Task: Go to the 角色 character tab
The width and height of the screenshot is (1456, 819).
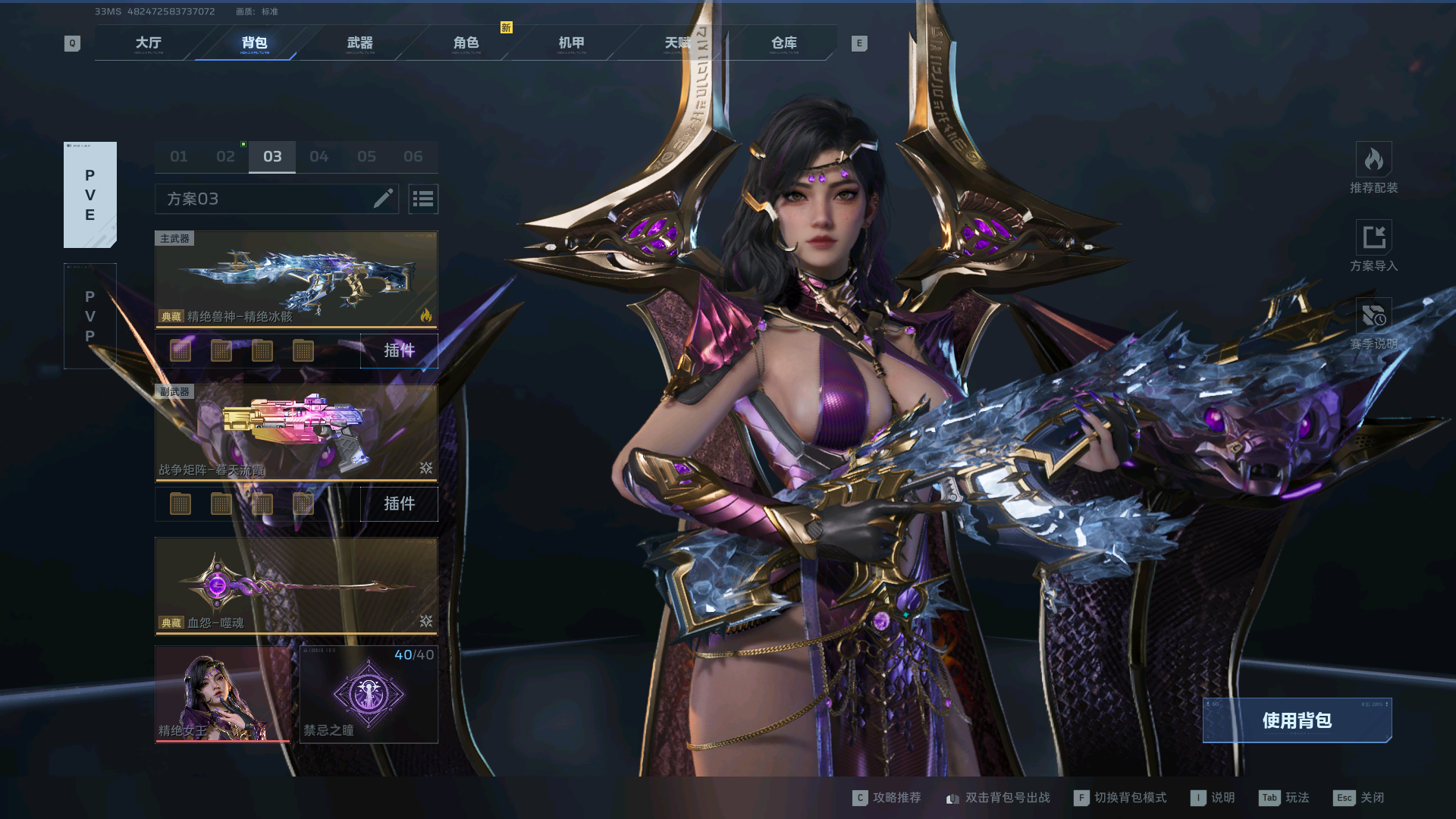Action: (466, 43)
